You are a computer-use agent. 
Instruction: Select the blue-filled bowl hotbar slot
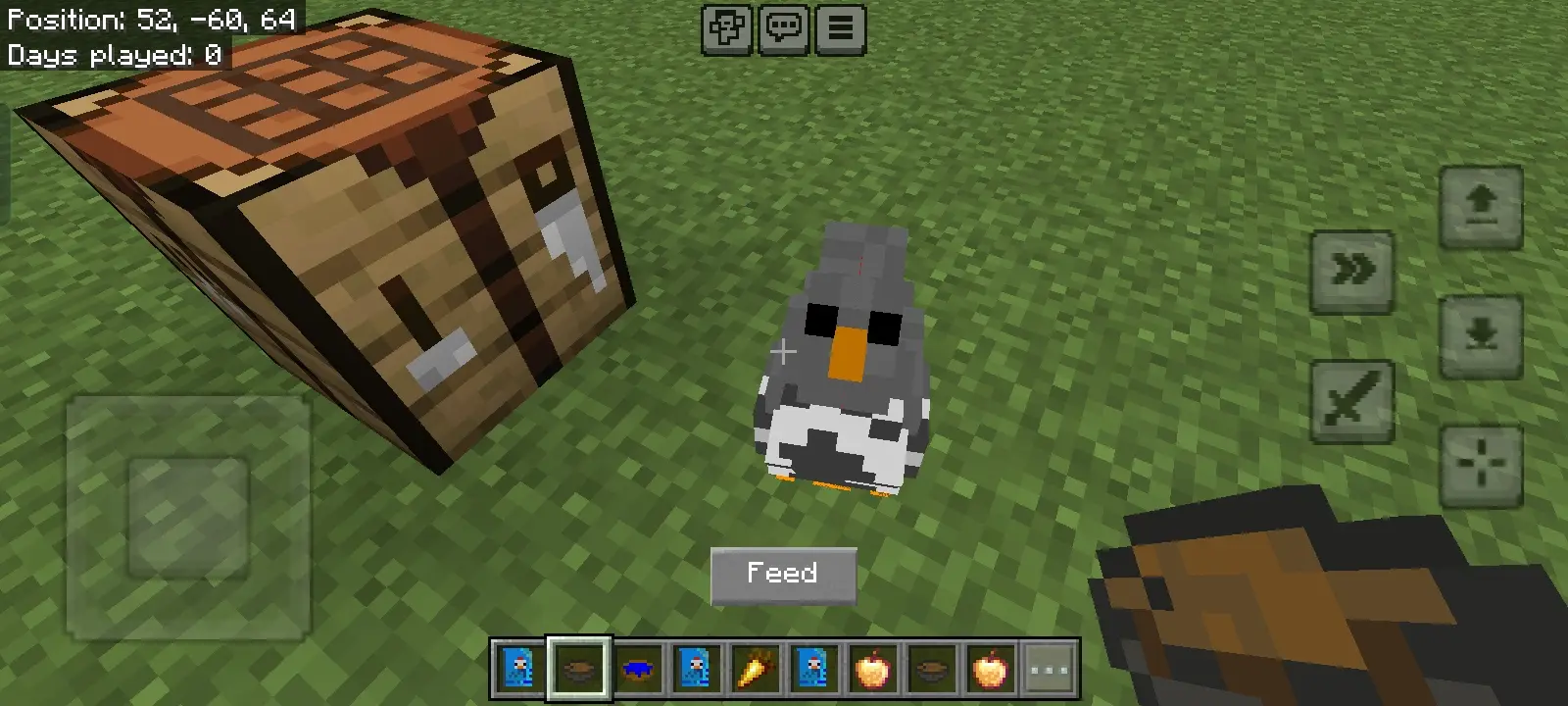[638, 670]
